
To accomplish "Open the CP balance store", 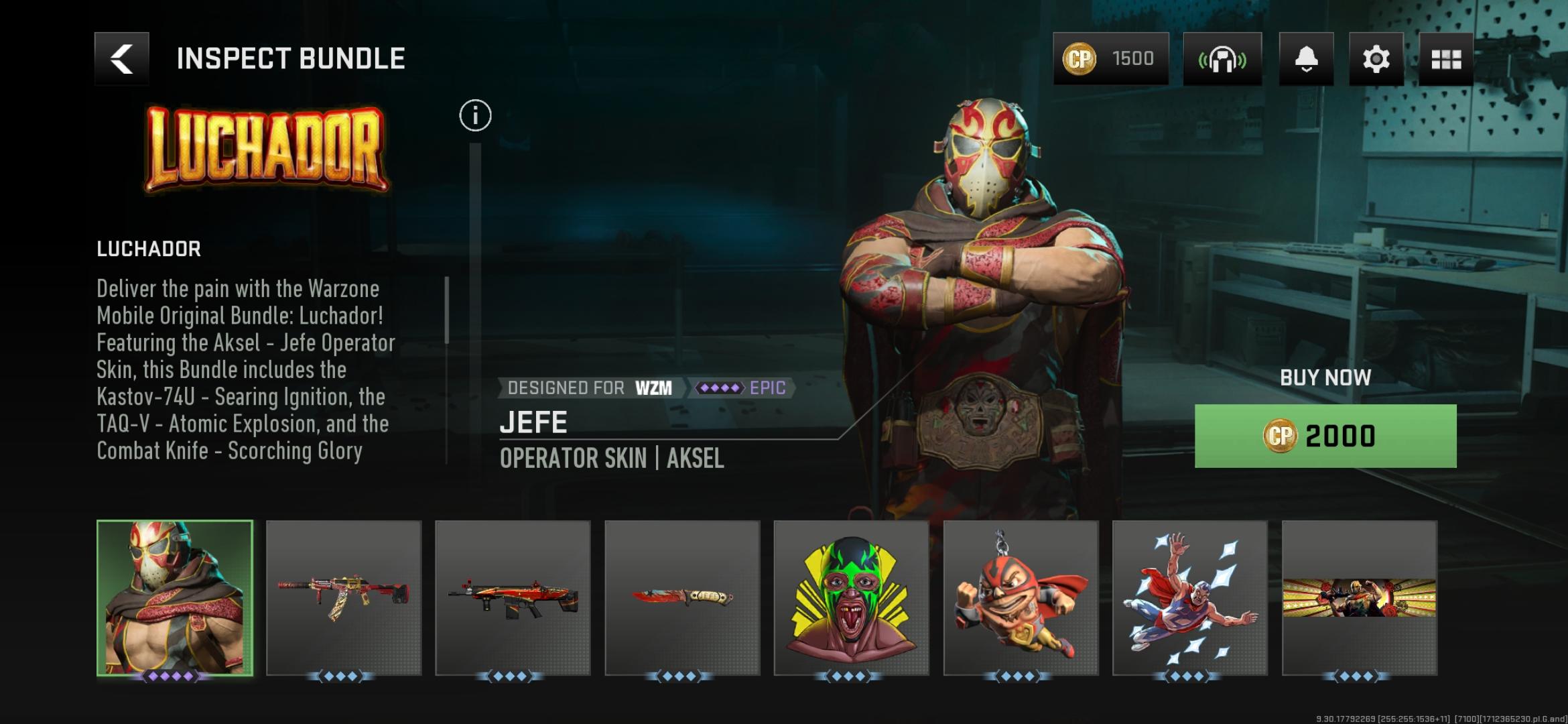I will click(x=1110, y=59).
